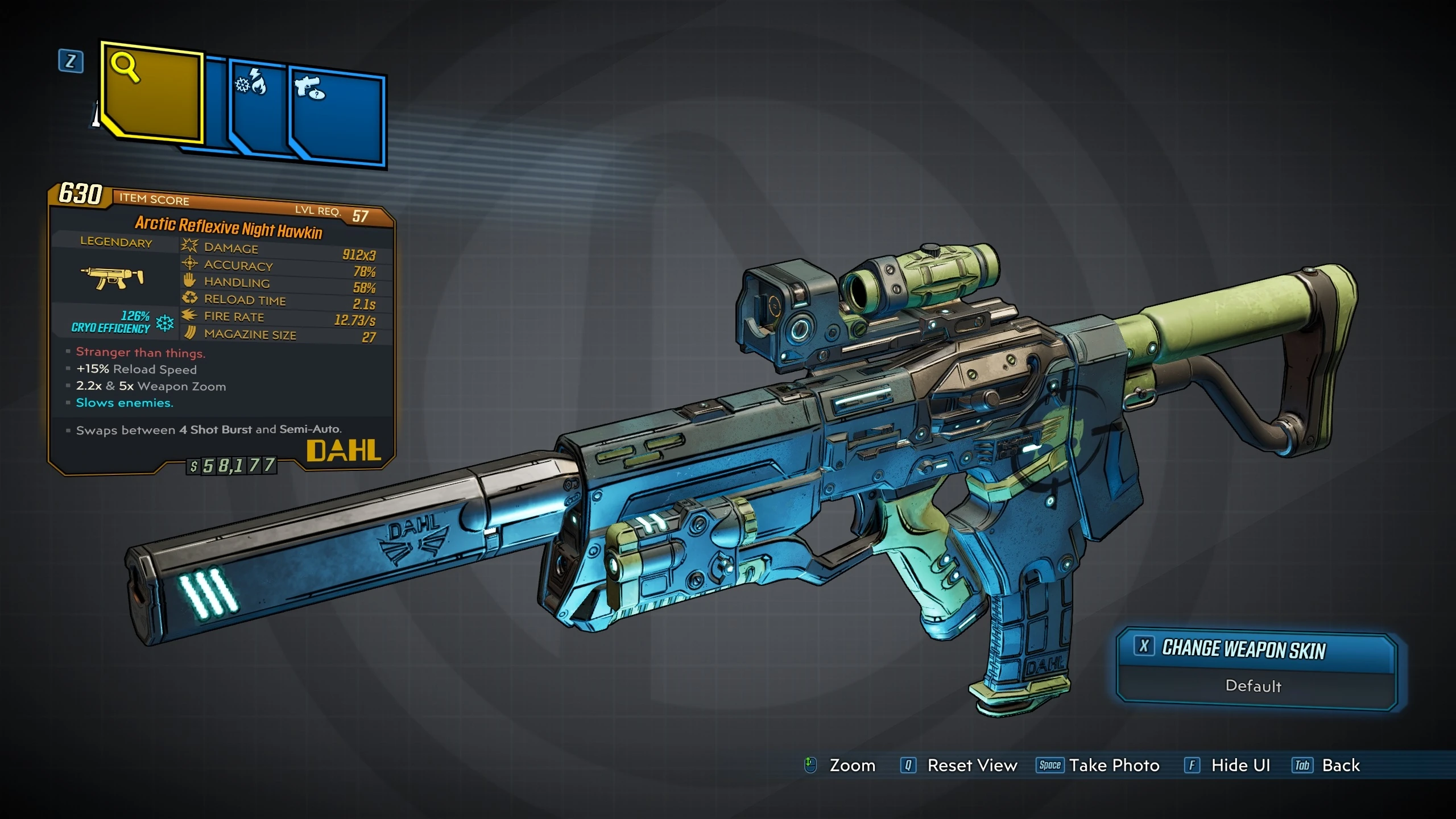Viewport: 1456px width, 819px height.
Task: Click the Fire Rate icon
Action: [x=189, y=316]
